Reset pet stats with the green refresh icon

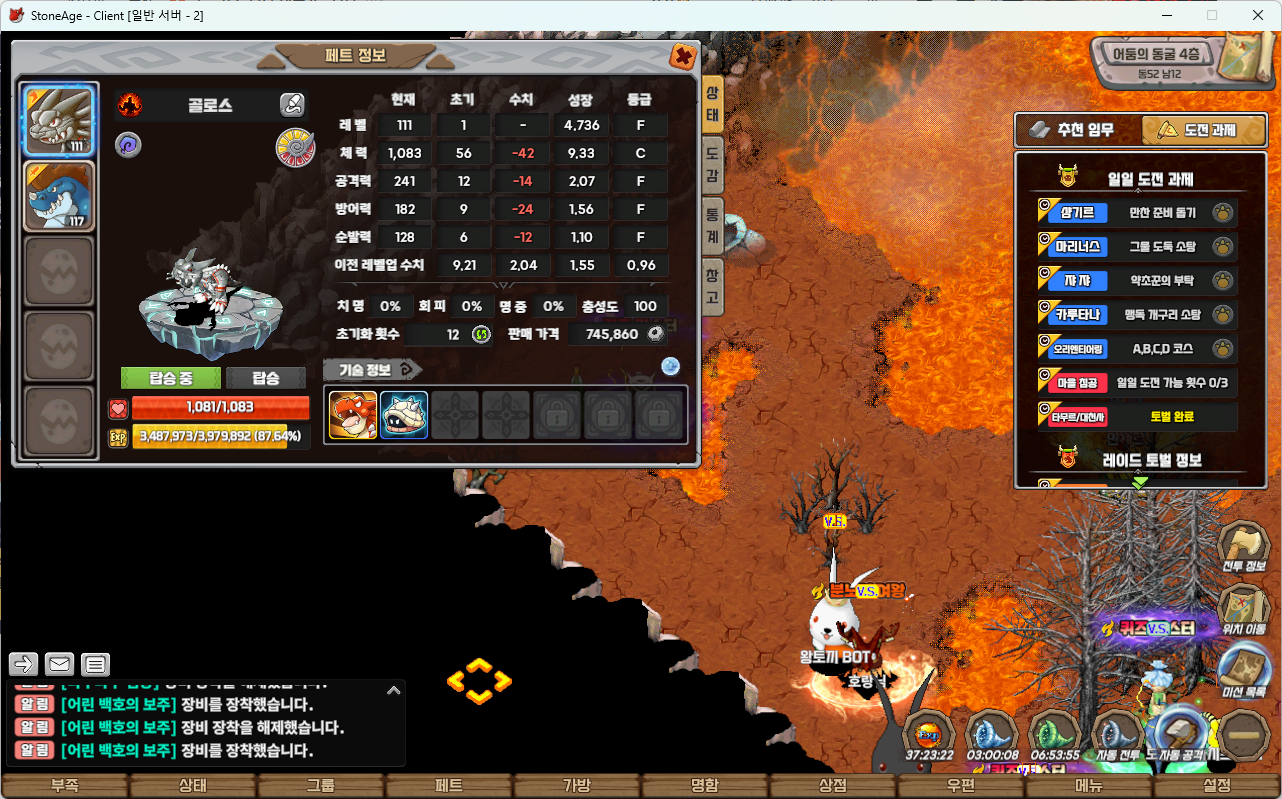[x=481, y=334]
